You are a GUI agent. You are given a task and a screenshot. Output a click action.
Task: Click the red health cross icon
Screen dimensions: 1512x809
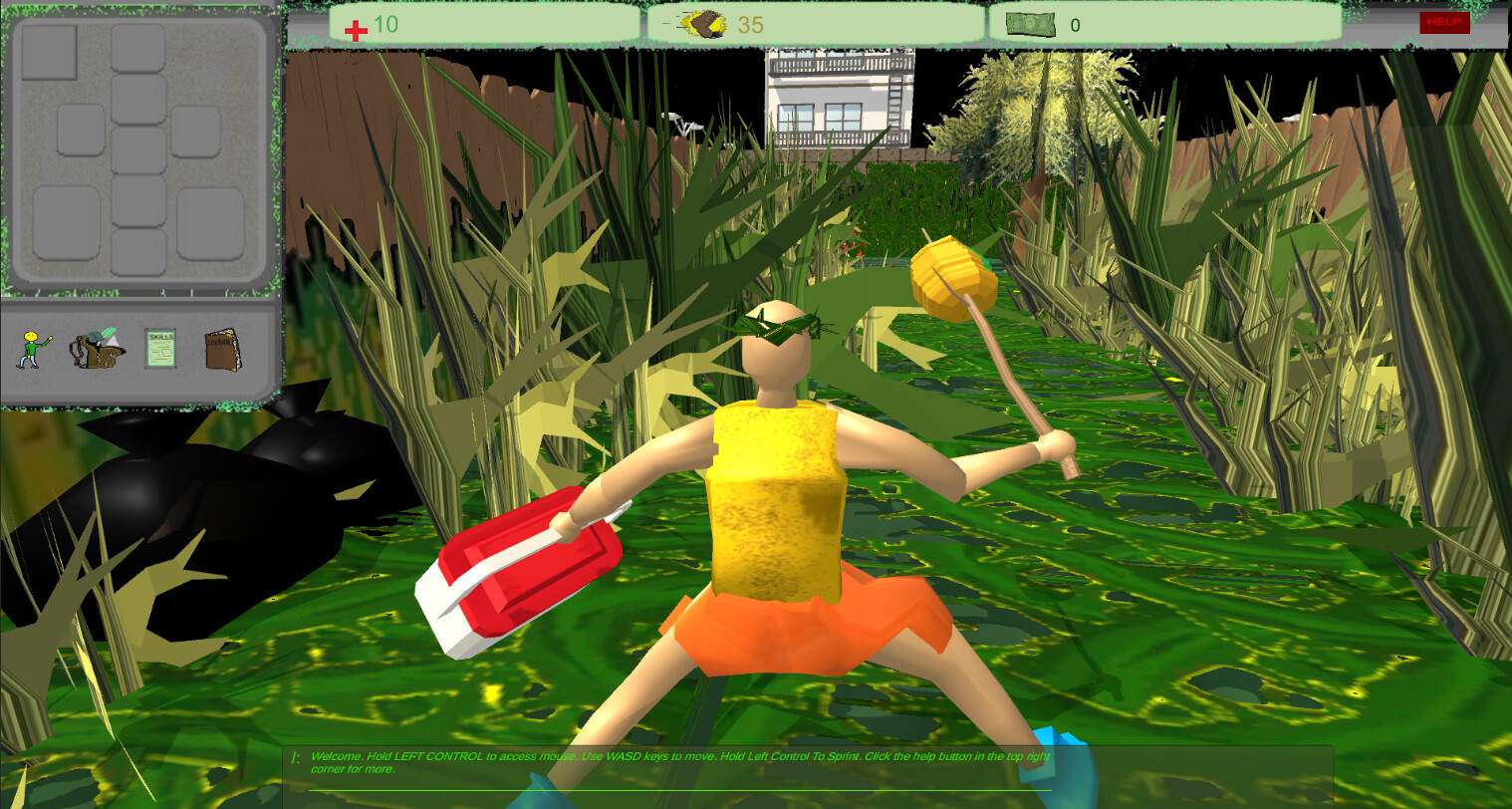[x=357, y=25]
